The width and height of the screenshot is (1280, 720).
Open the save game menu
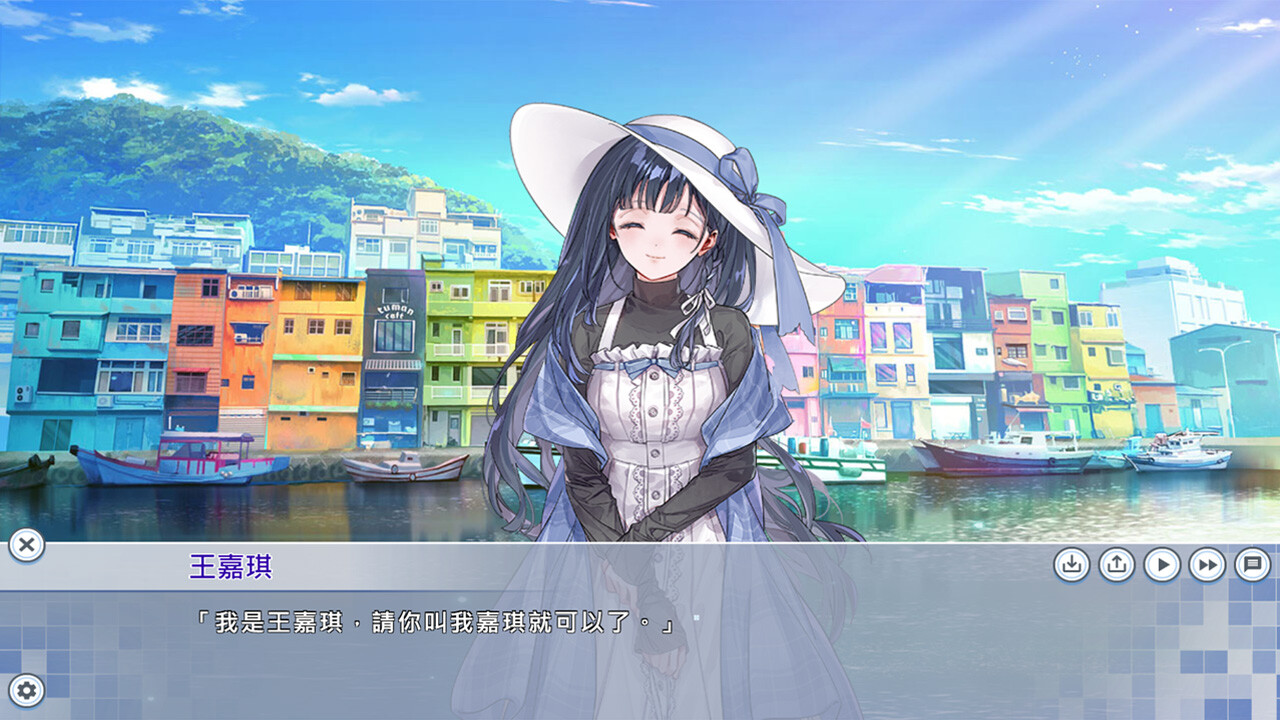point(1072,563)
